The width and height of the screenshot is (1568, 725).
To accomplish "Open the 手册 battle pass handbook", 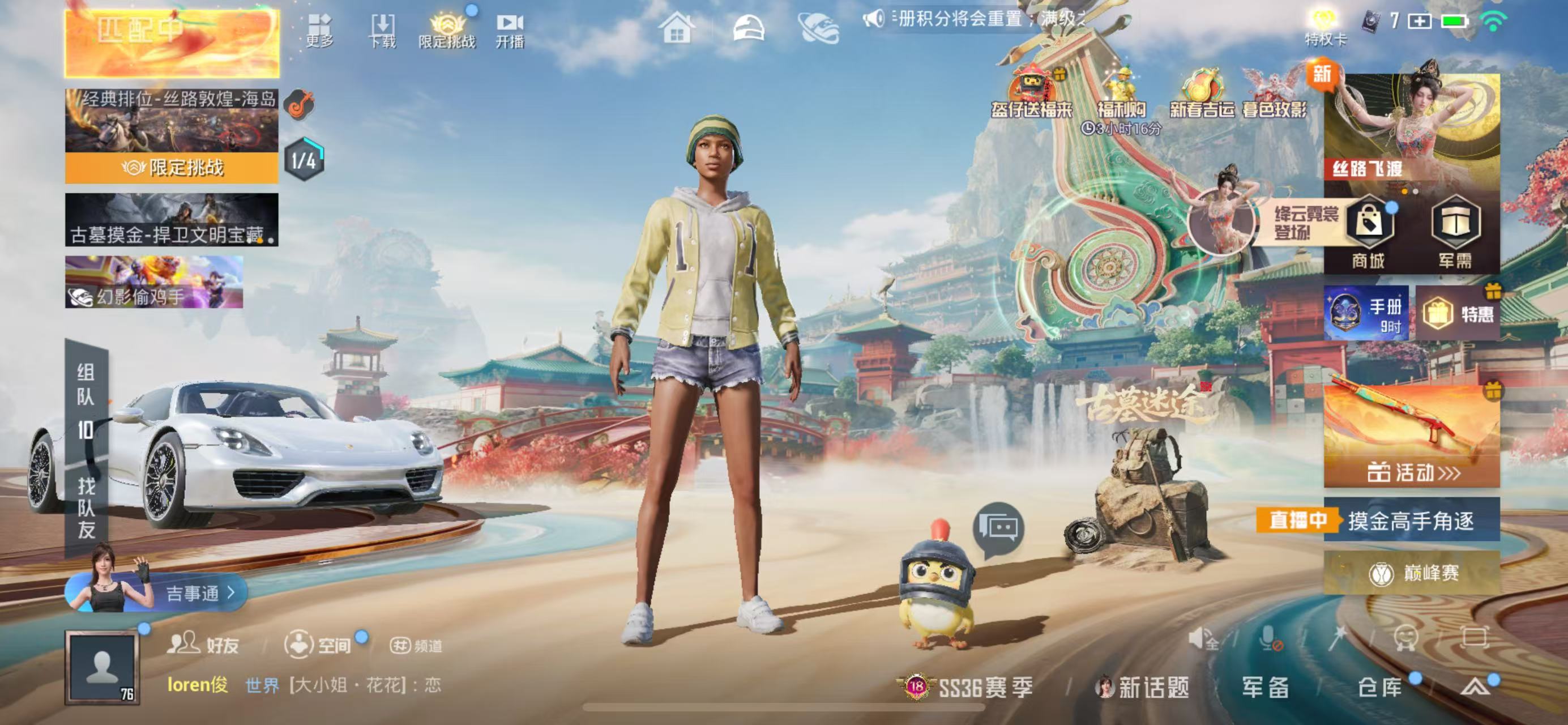I will [1366, 313].
